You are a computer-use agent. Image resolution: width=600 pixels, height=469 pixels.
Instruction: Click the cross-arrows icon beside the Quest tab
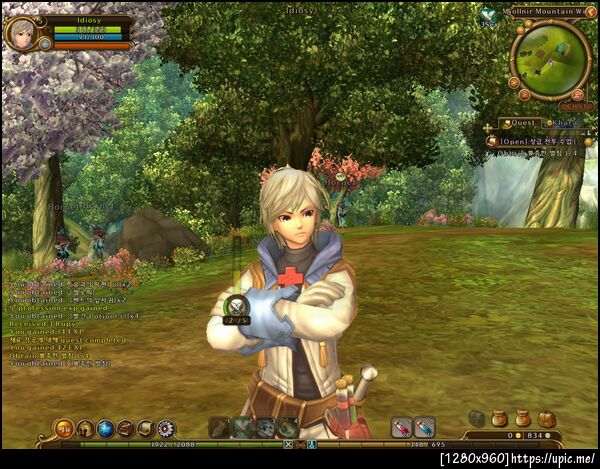(x=488, y=125)
